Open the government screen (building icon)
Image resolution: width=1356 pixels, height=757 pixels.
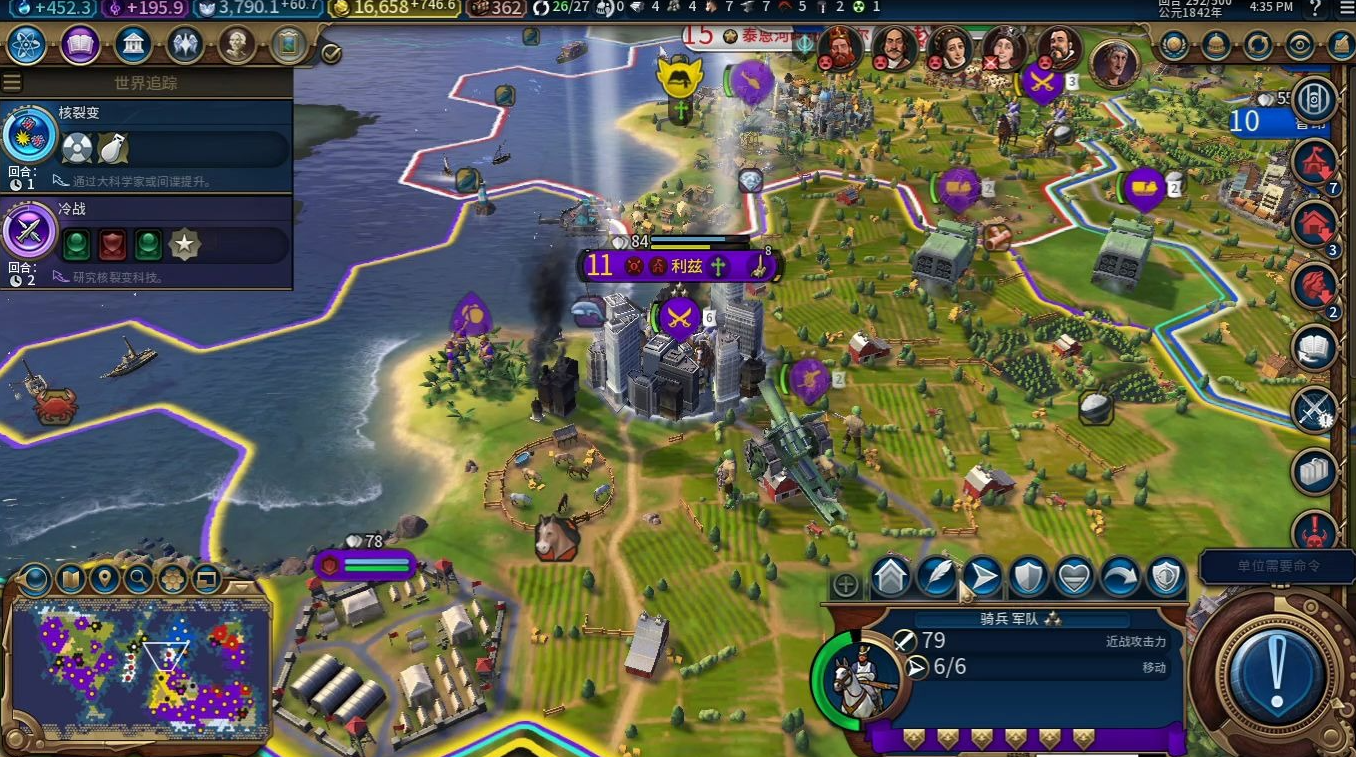point(133,45)
